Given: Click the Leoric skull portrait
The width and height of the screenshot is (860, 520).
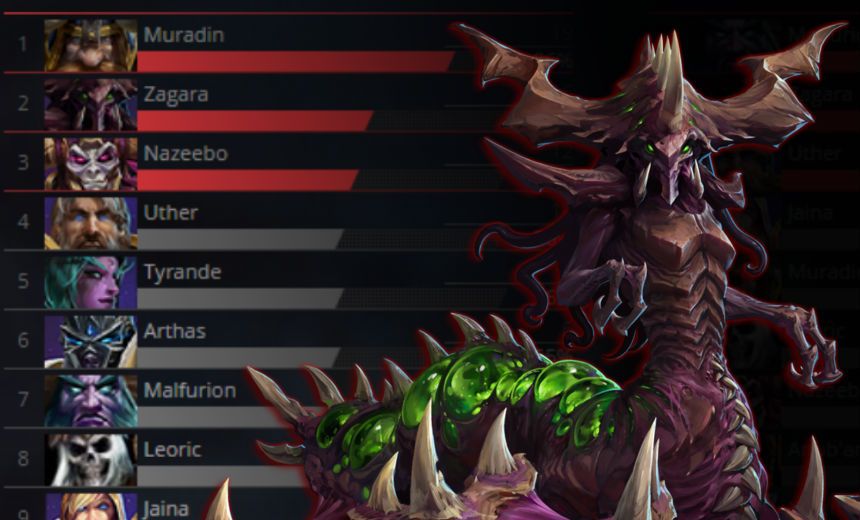Looking at the screenshot, I should (91, 458).
